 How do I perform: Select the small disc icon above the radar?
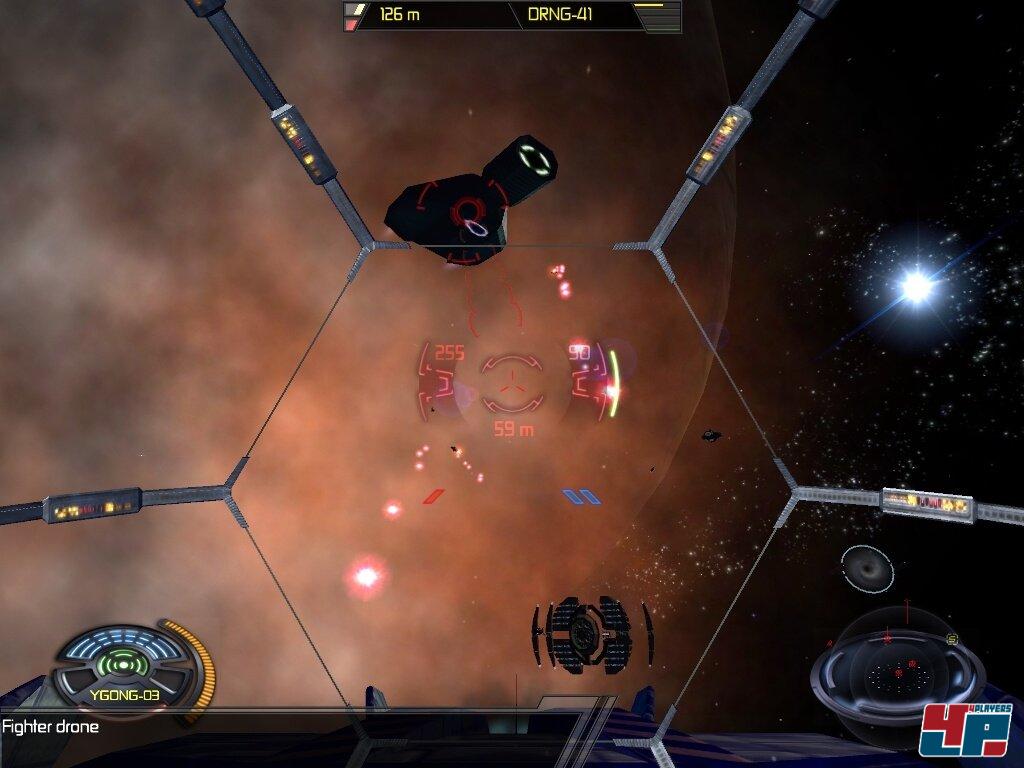tap(866, 568)
